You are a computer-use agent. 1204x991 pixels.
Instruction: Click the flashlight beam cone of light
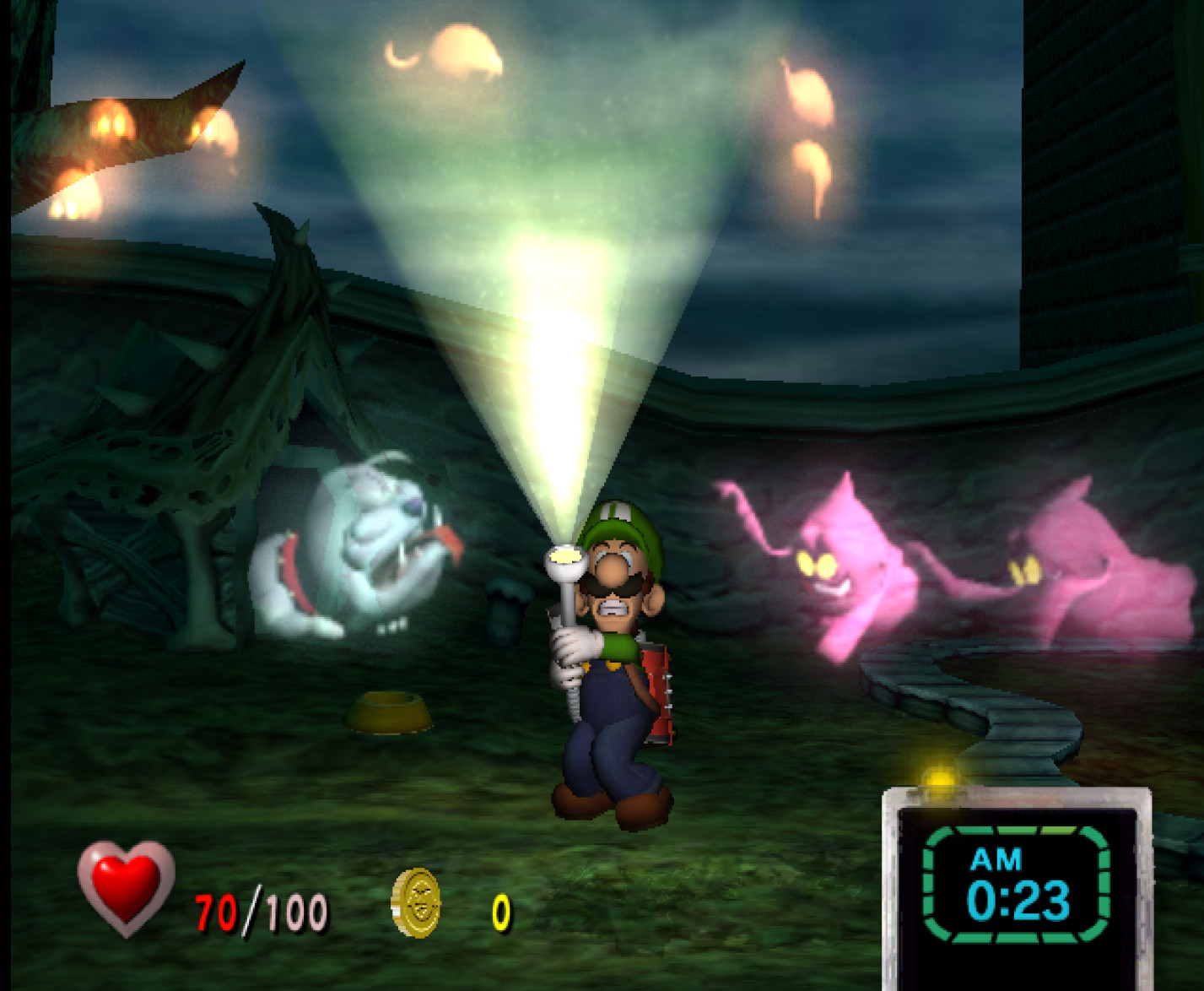click(x=548, y=338)
